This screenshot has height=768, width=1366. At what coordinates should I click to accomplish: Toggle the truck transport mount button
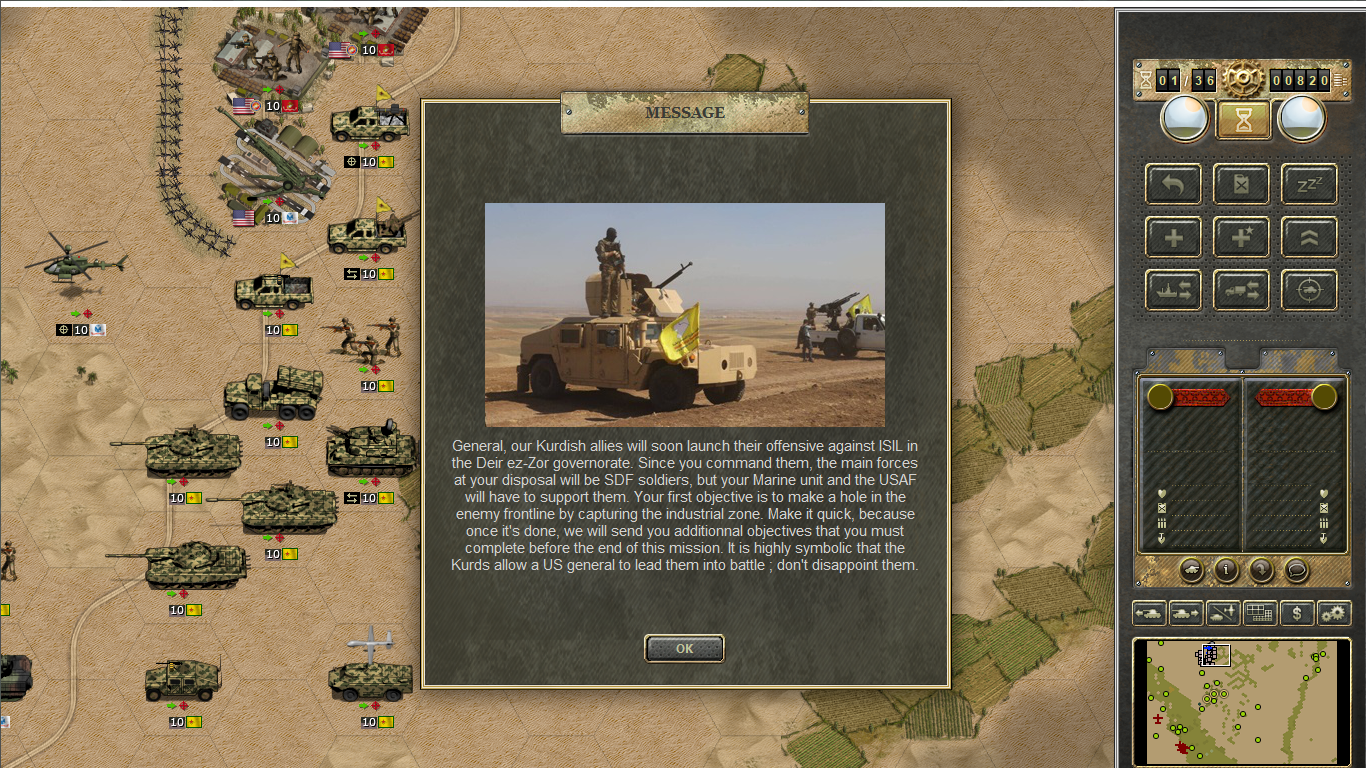pyautogui.click(x=1241, y=290)
